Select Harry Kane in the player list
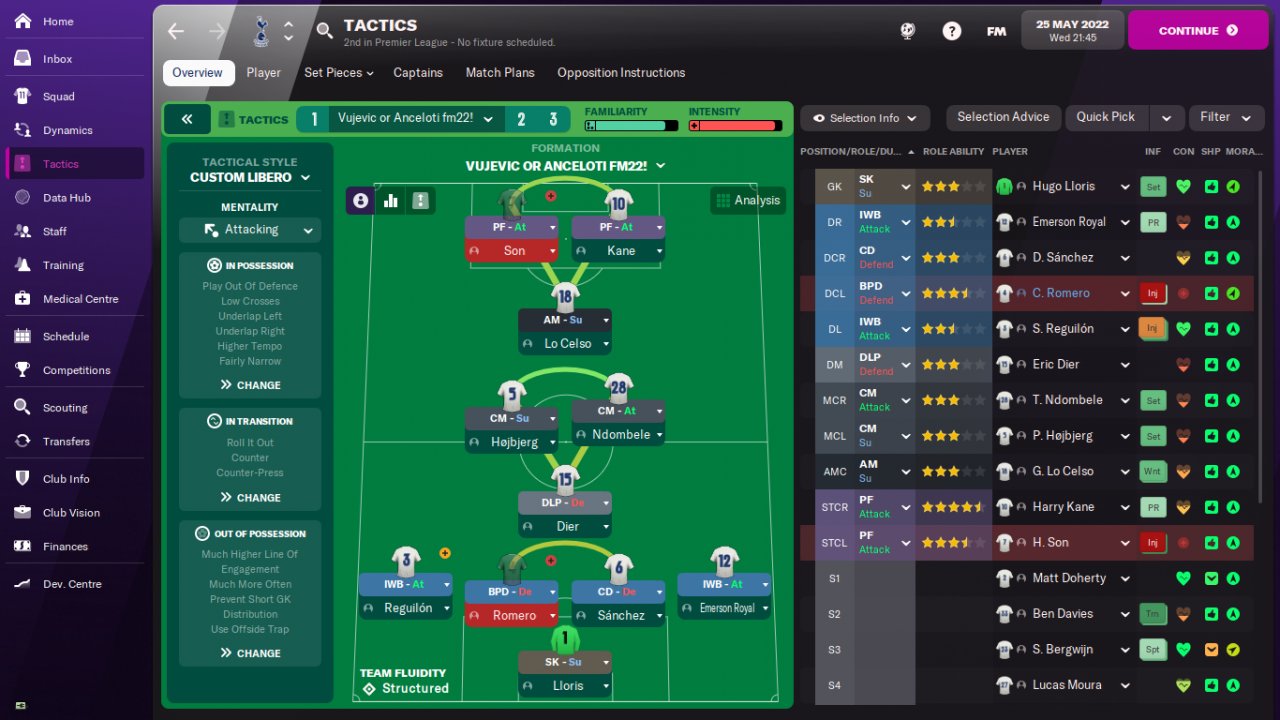Viewport: 1280px width, 720px height. pyautogui.click(x=1063, y=507)
